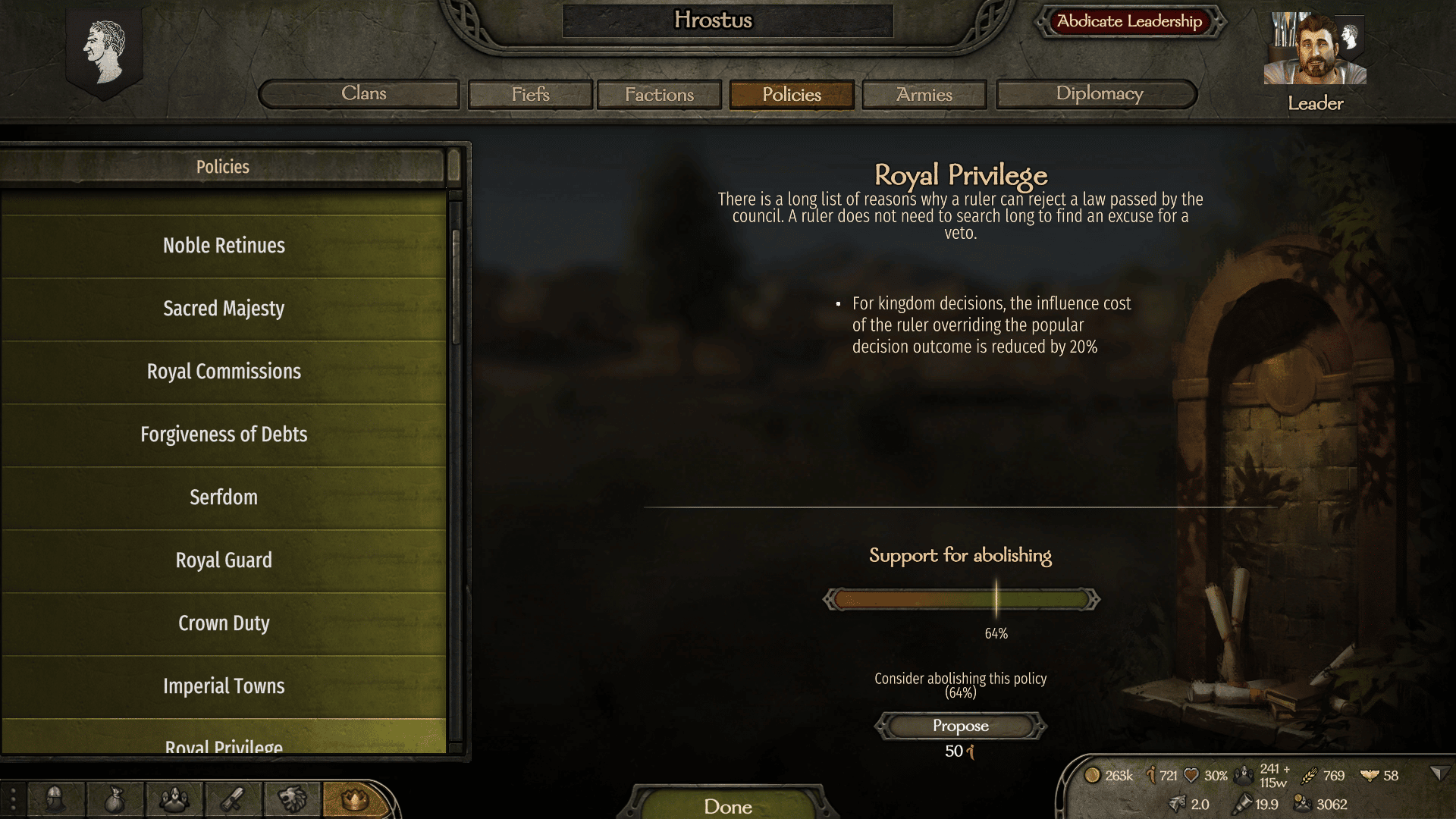Select the Serfdom policy

(x=223, y=497)
